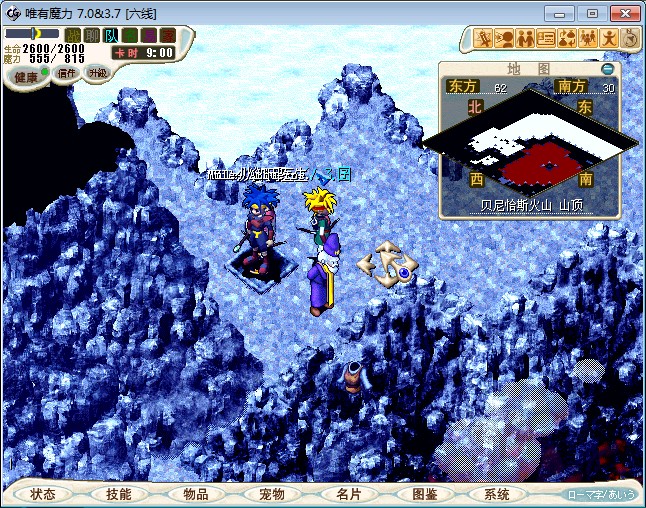Toggle the ローマ字/あいう input mode
The width and height of the screenshot is (646, 508).
(601, 494)
